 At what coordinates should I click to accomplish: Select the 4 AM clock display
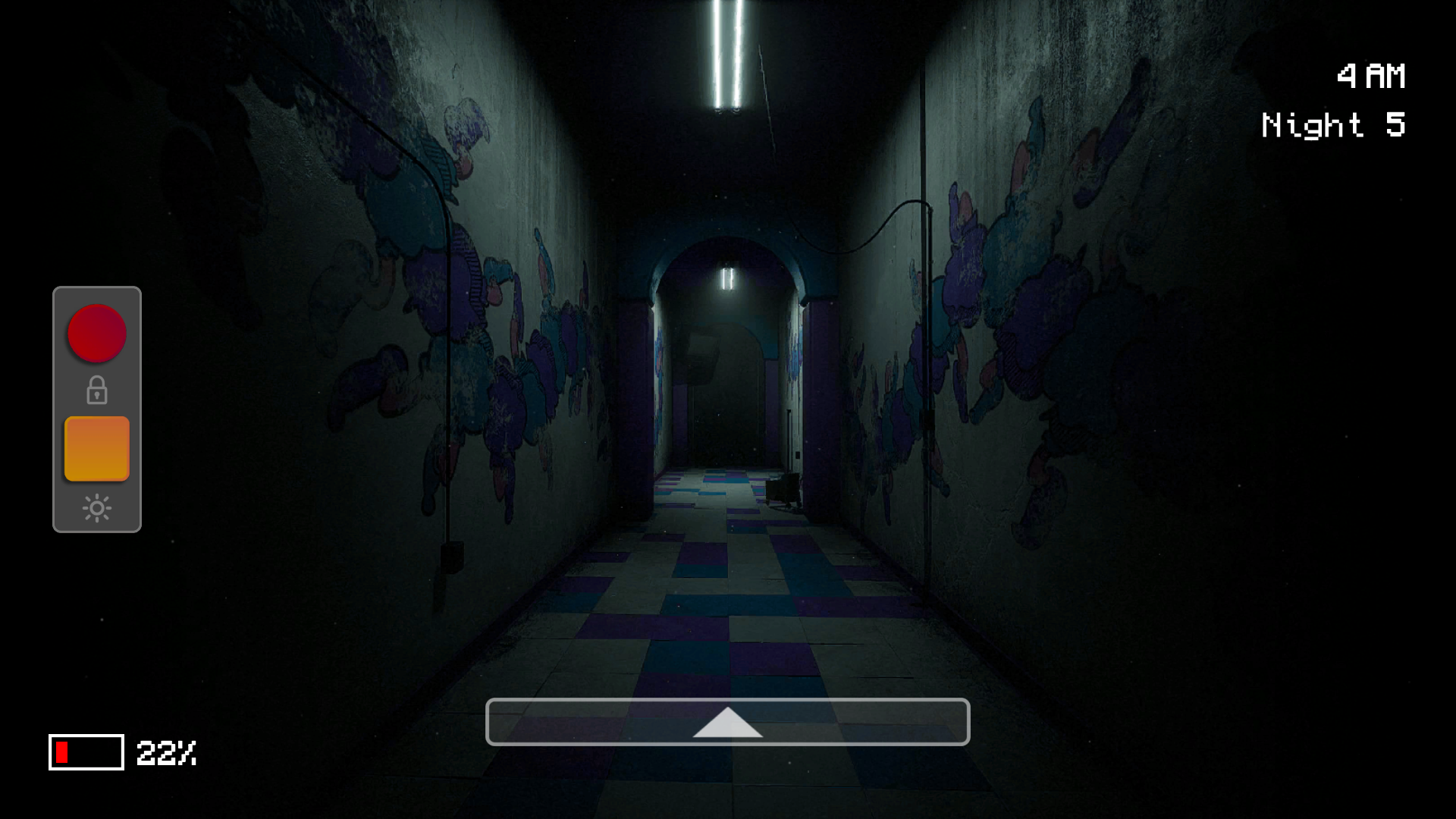1372,74
